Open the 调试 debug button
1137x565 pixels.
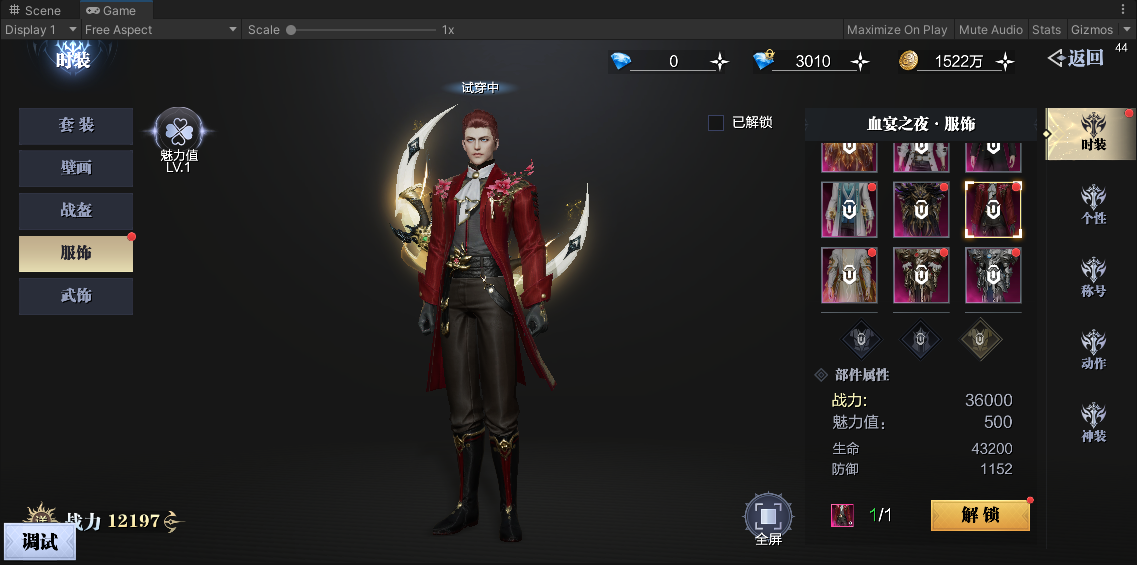point(40,542)
